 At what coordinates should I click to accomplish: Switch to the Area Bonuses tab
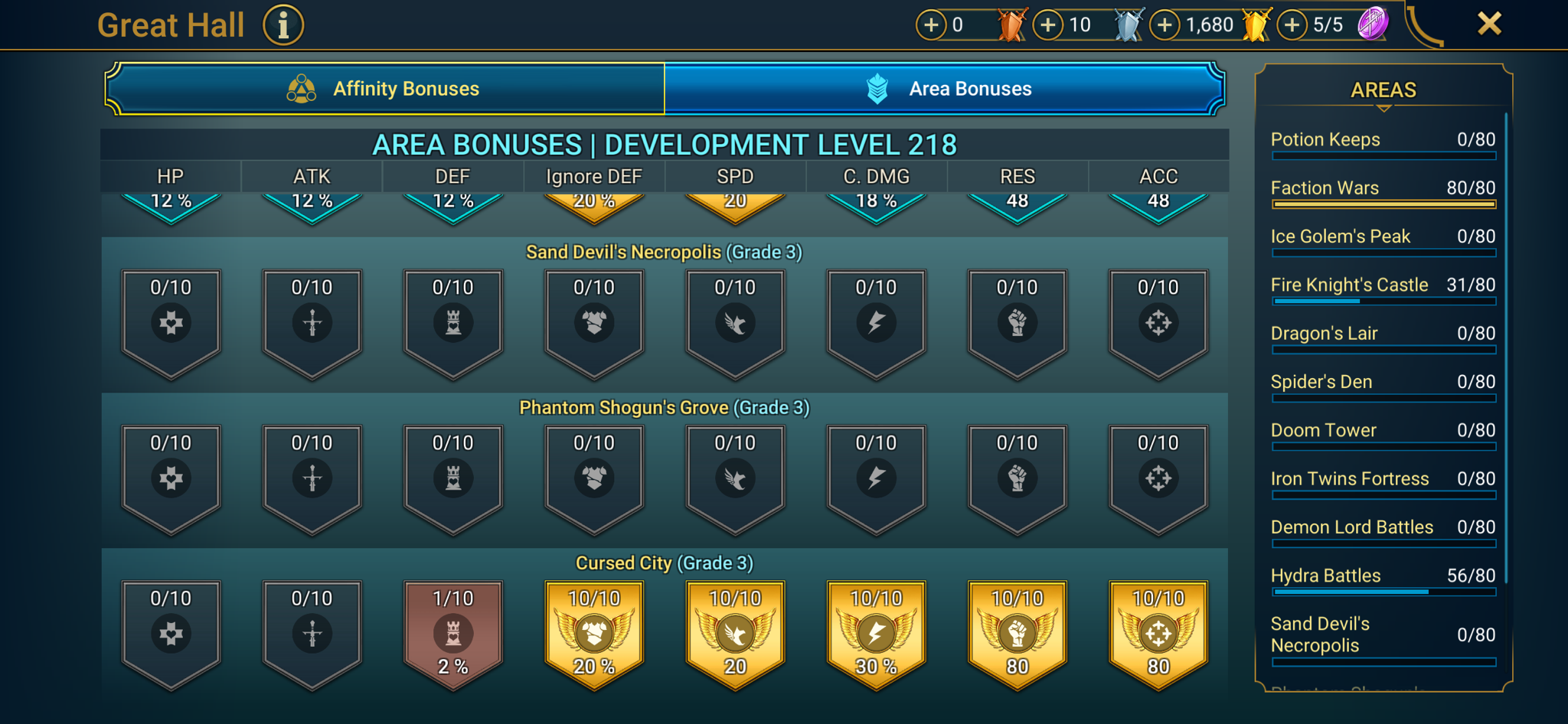(969, 88)
